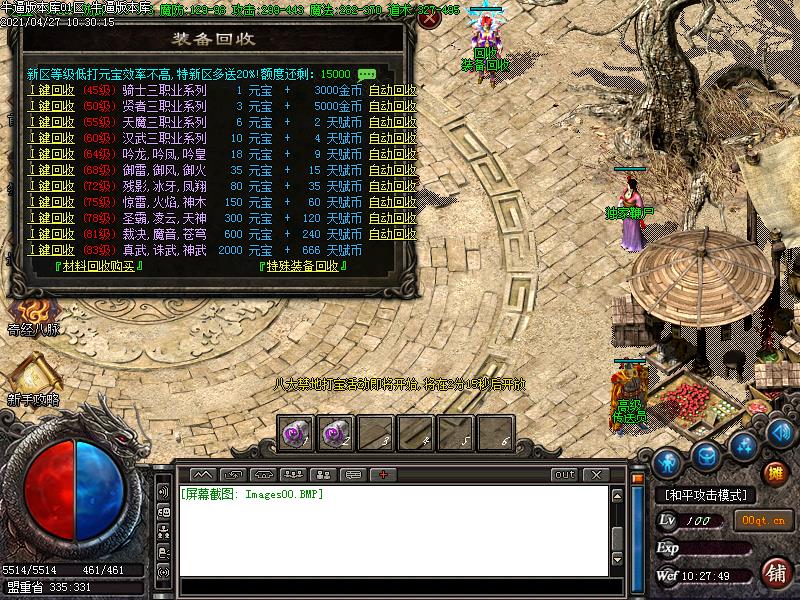Close the equipment recycle panel

tap(430, 19)
